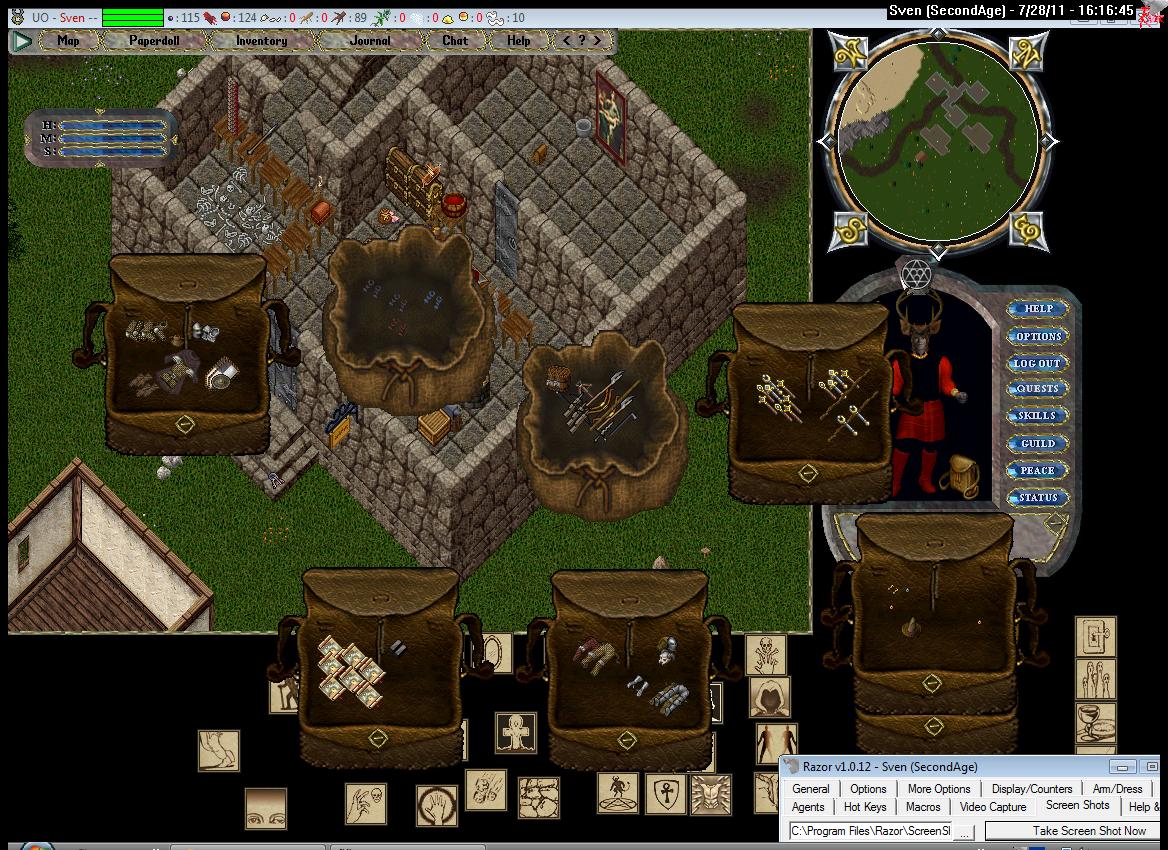Open the Quests paperdoll button
Image resolution: width=1168 pixels, height=850 pixels.
pyautogui.click(x=1037, y=389)
